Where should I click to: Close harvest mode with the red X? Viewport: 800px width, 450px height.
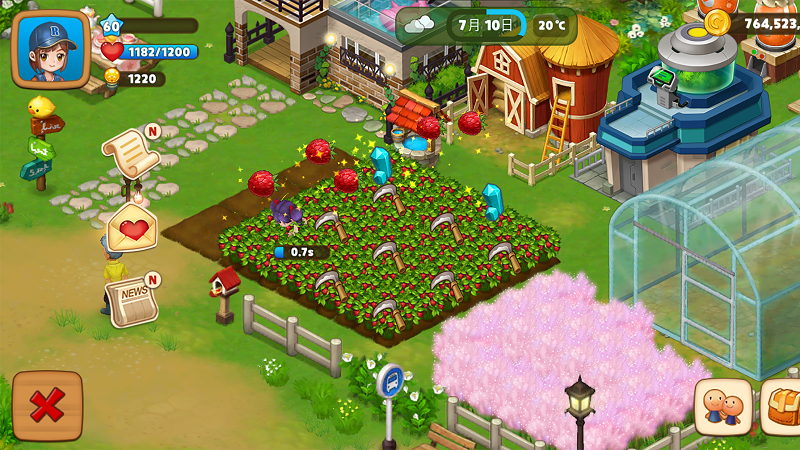[x=47, y=406]
